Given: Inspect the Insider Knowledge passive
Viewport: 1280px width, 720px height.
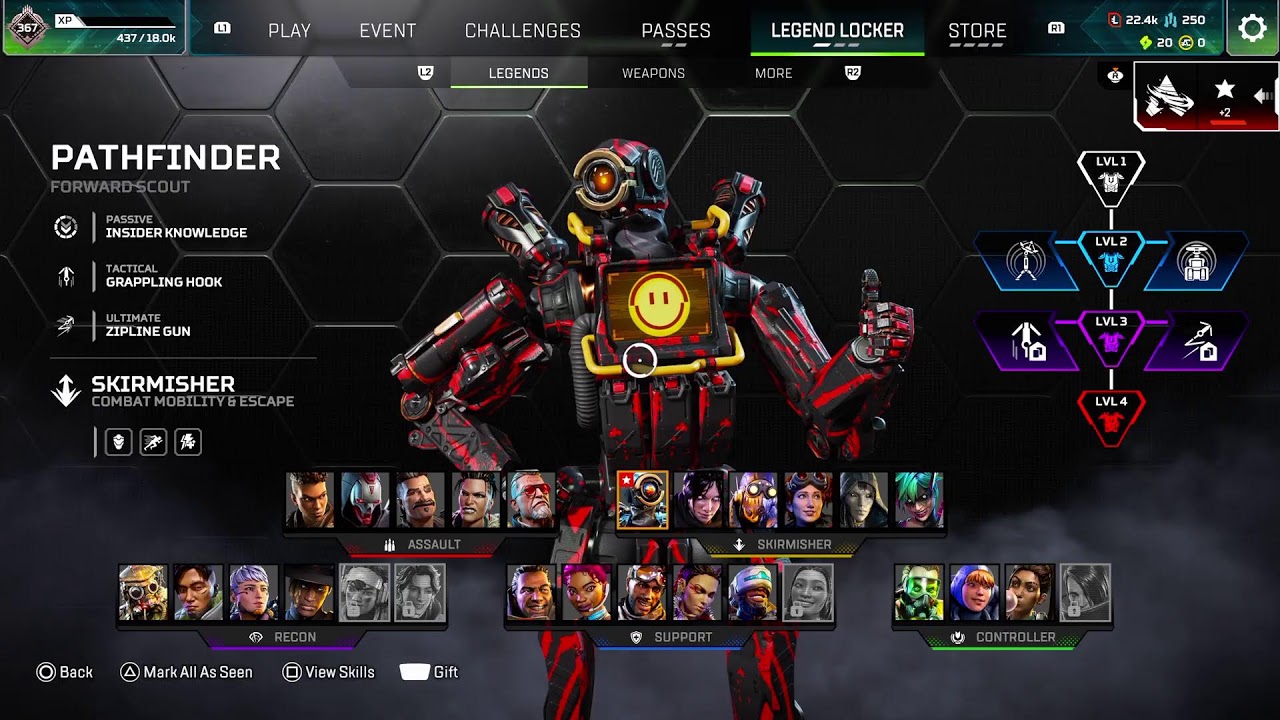Looking at the screenshot, I should pos(175,227).
